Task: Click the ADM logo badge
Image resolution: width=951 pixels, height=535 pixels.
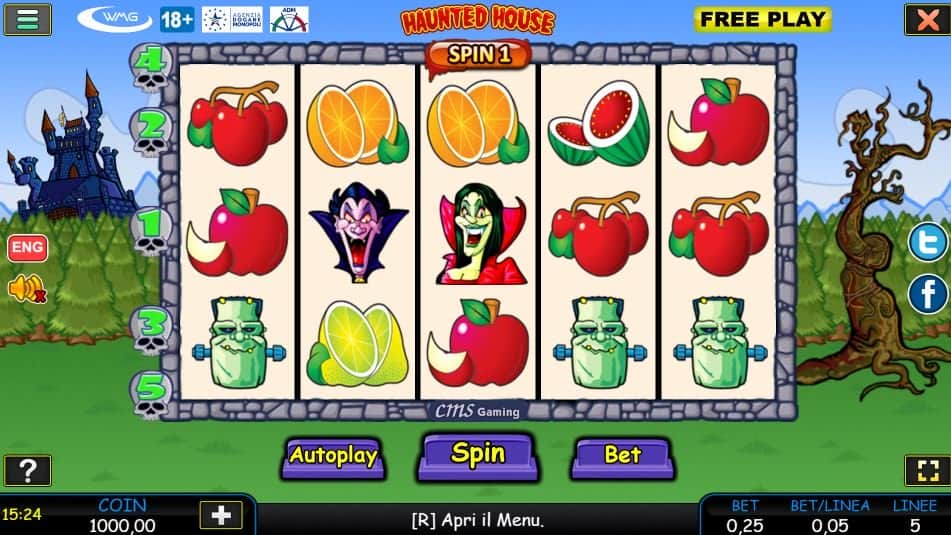Action: tap(289, 19)
